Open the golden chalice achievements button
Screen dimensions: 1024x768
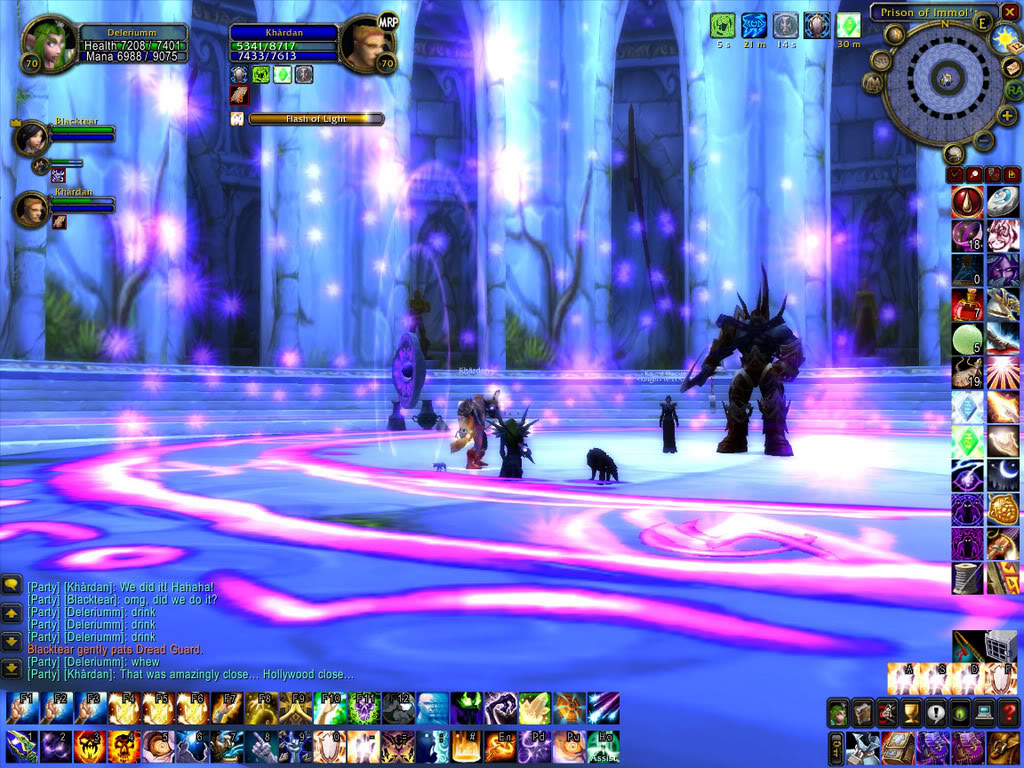[x=911, y=713]
